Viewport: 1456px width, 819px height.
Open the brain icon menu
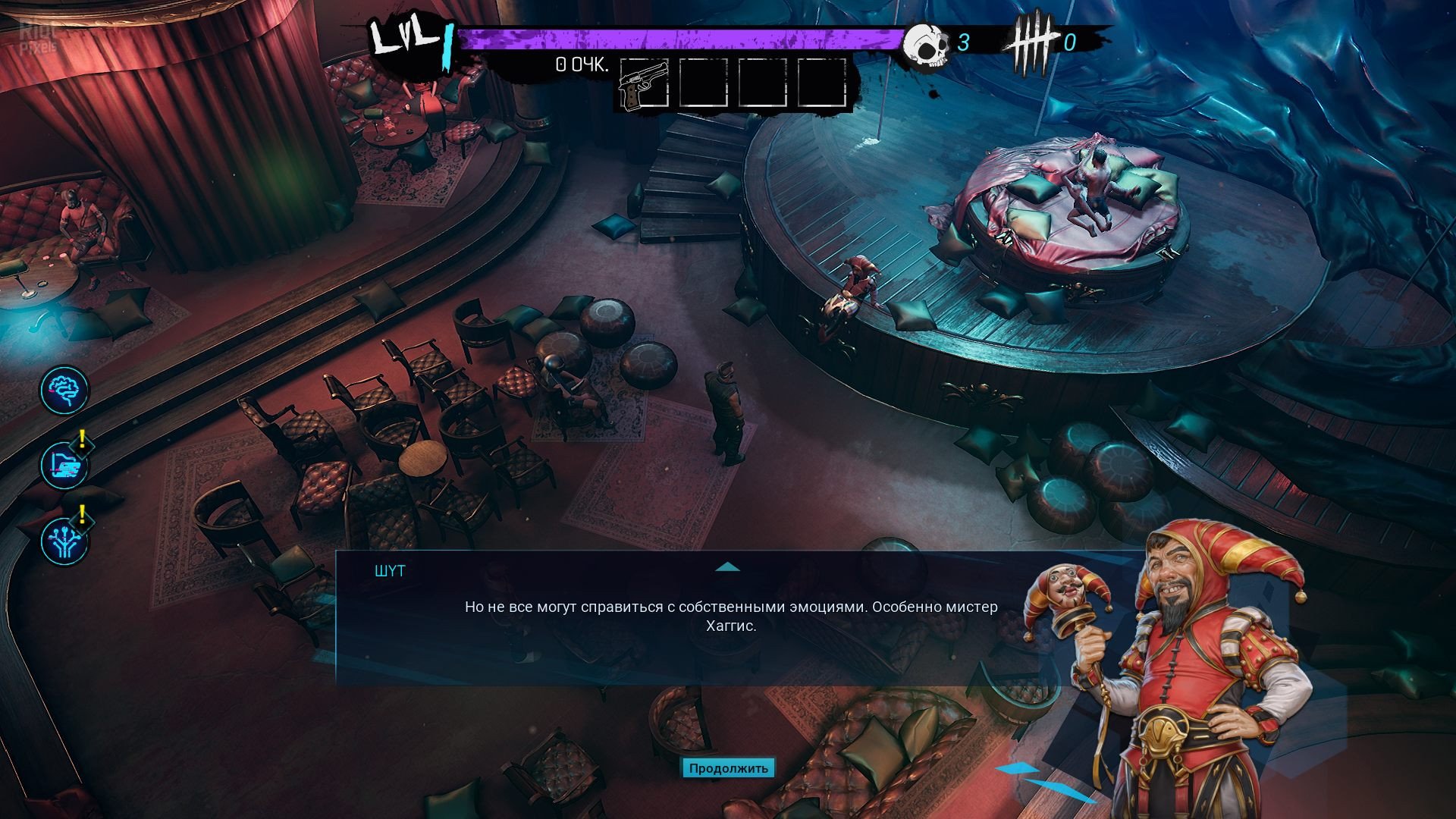64,390
